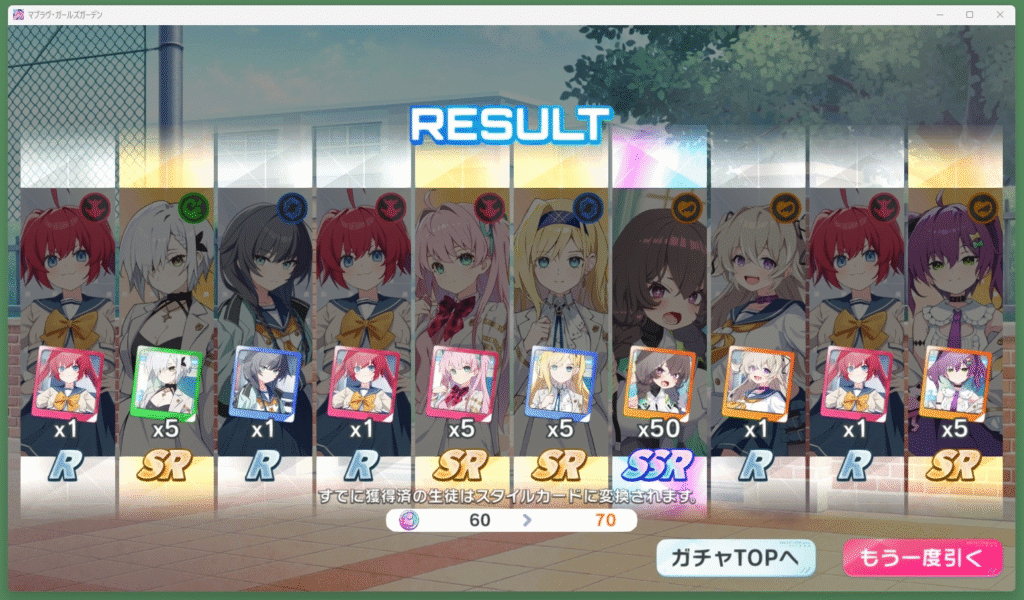Choose the black-haired R girl card

(x=265, y=383)
